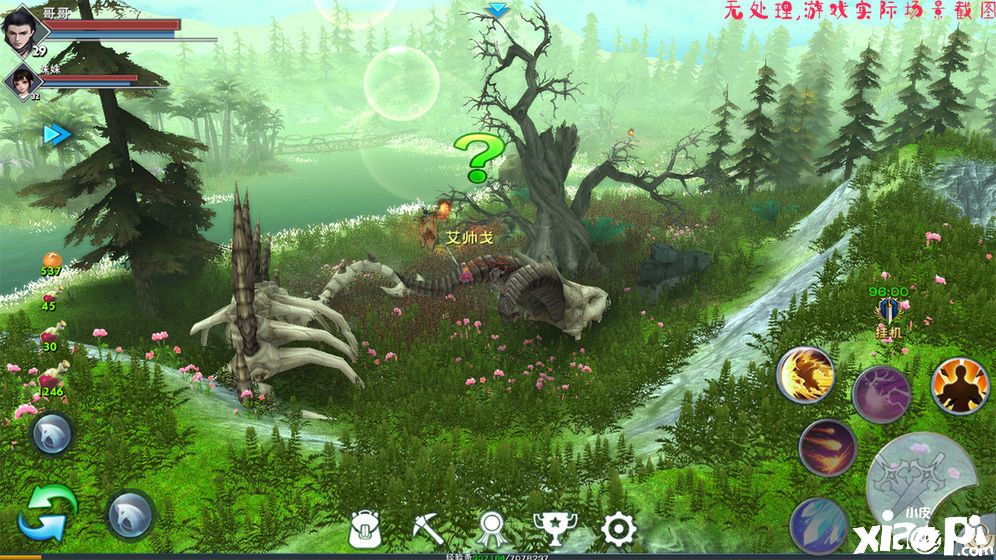The height and width of the screenshot is (560, 996).
Task: Click the green question mark quest marker
Action: [x=479, y=158]
